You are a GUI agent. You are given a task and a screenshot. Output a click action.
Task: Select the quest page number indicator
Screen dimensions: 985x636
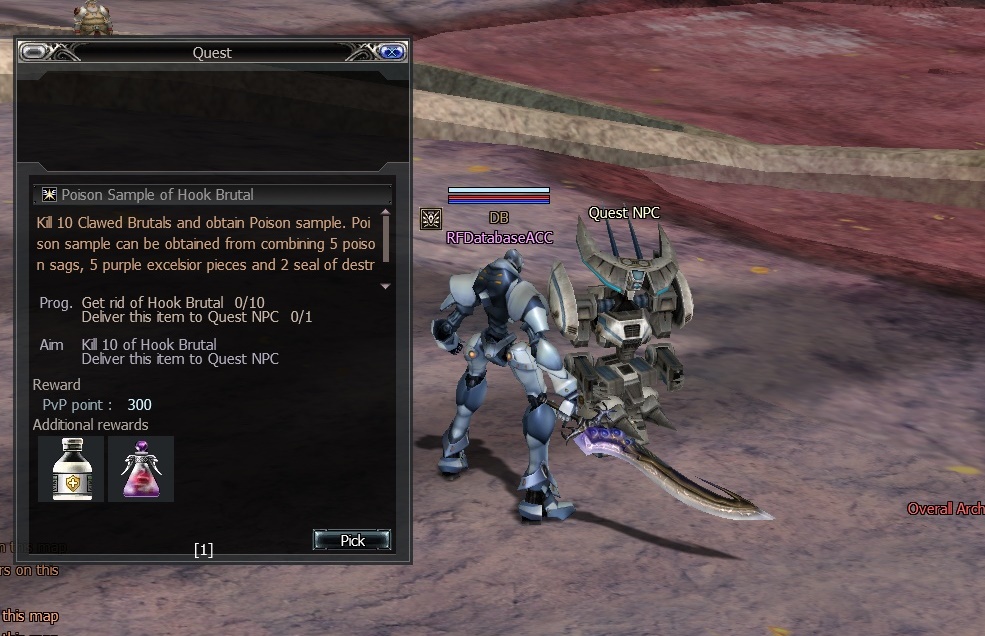204,549
